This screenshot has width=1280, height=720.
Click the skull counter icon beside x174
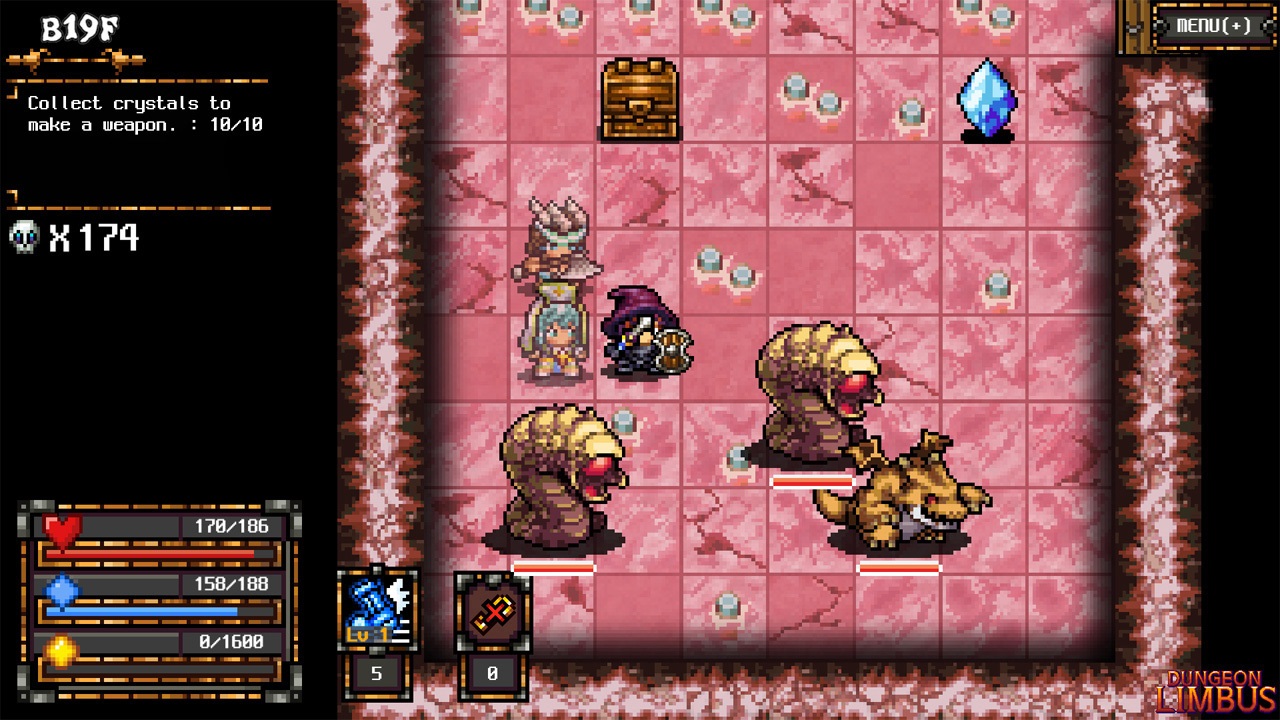click(22, 238)
